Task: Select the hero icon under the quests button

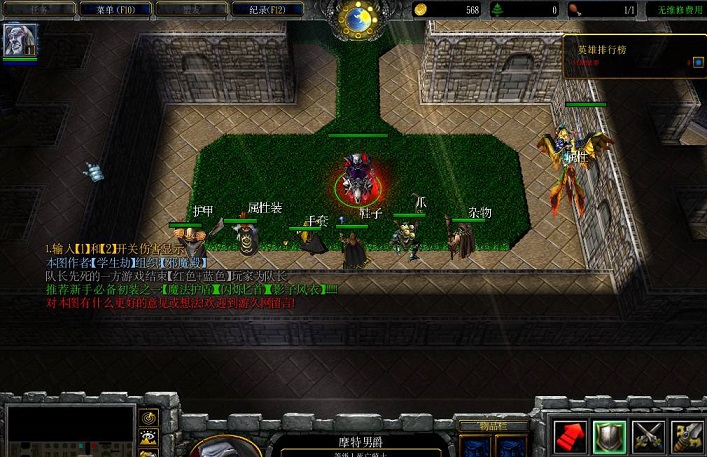Action: (19, 39)
